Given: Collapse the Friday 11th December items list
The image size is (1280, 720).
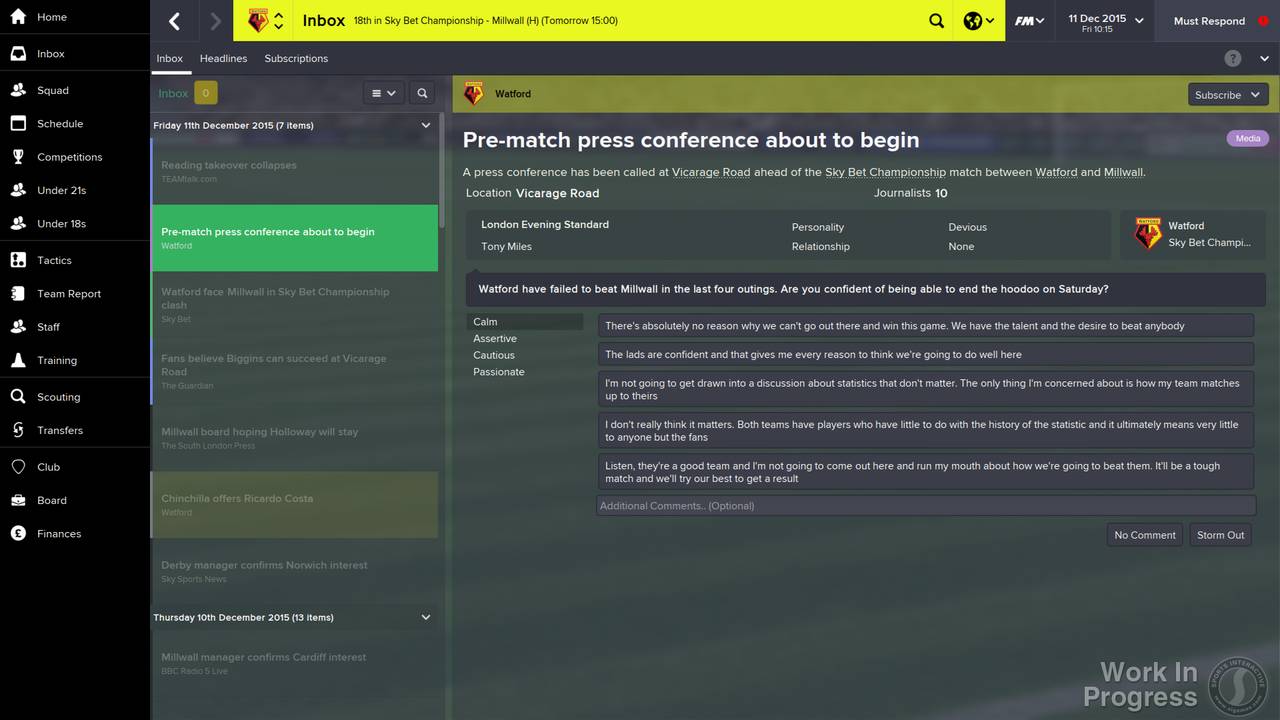Looking at the screenshot, I should (425, 125).
